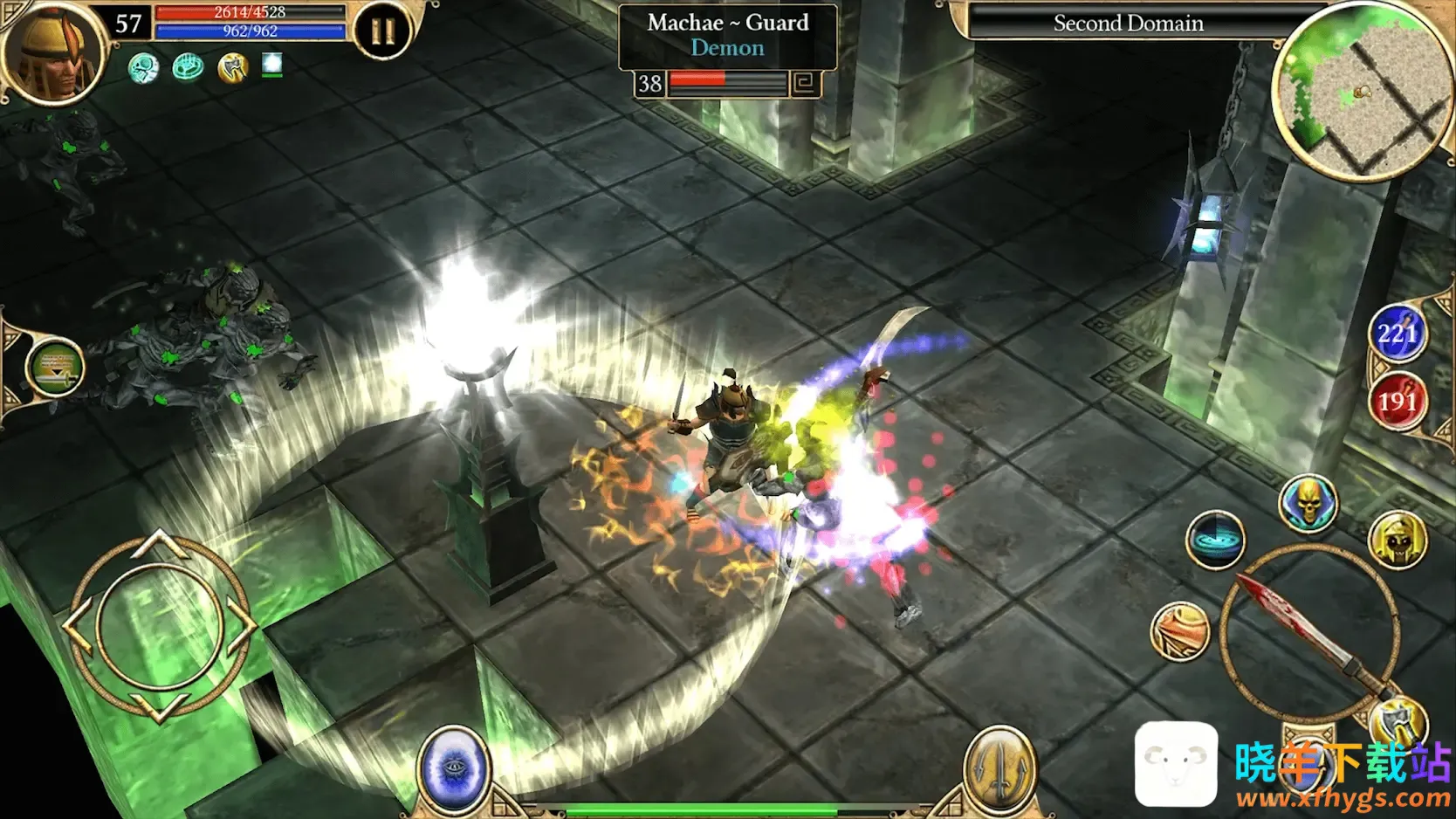Cast the golden hooded helmet skill
Image resolution: width=1456 pixels, height=819 pixels.
click(1398, 540)
